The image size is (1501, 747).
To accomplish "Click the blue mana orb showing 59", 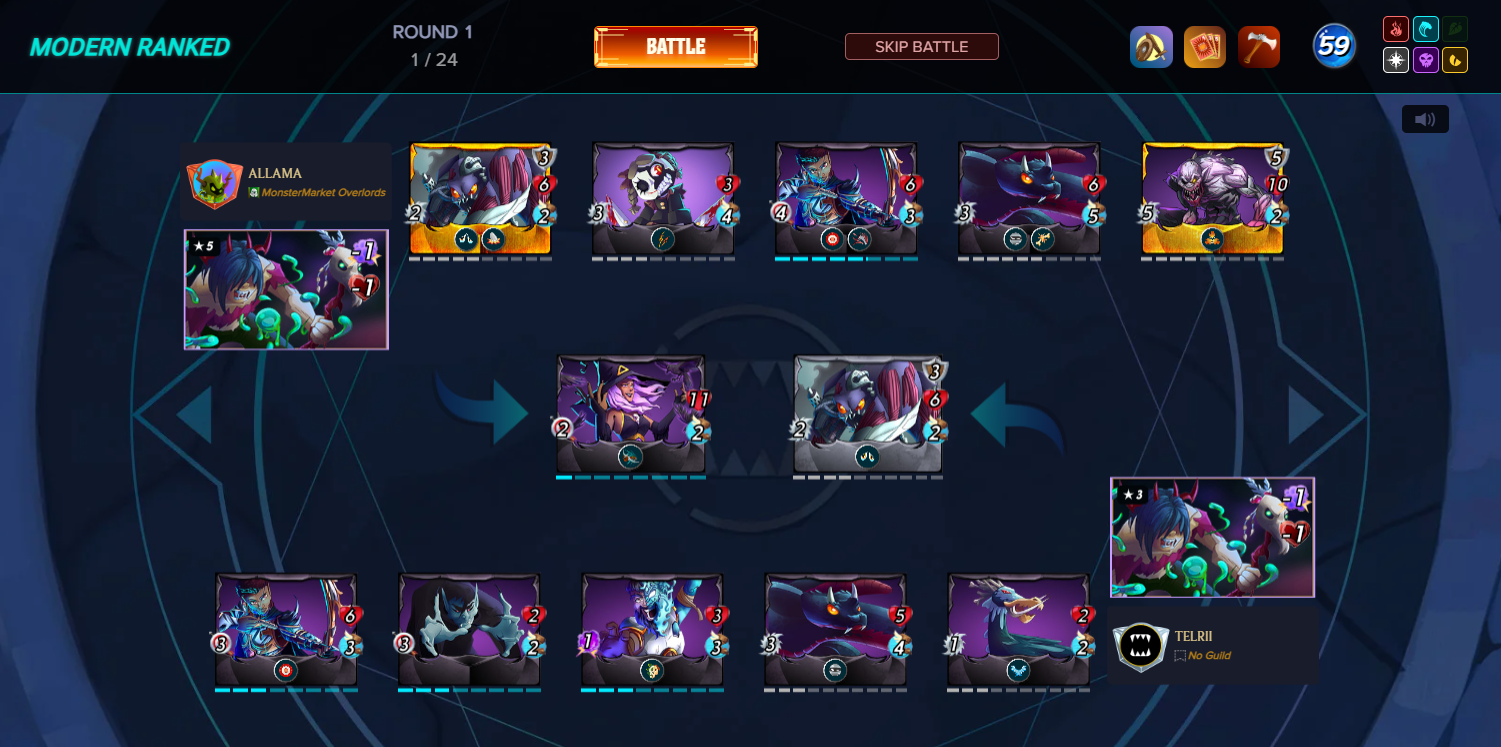I will [x=1334, y=46].
